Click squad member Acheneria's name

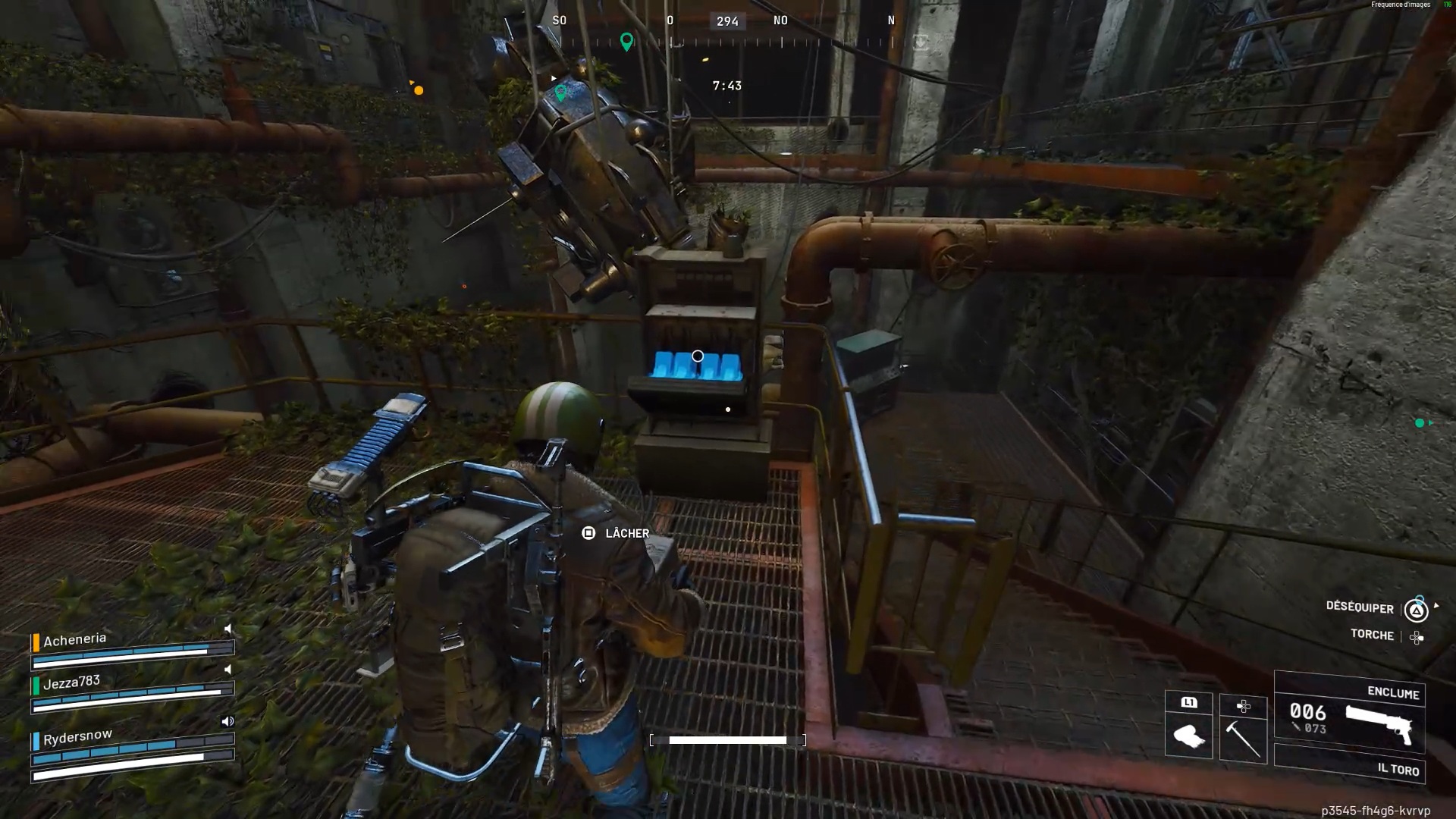click(74, 639)
